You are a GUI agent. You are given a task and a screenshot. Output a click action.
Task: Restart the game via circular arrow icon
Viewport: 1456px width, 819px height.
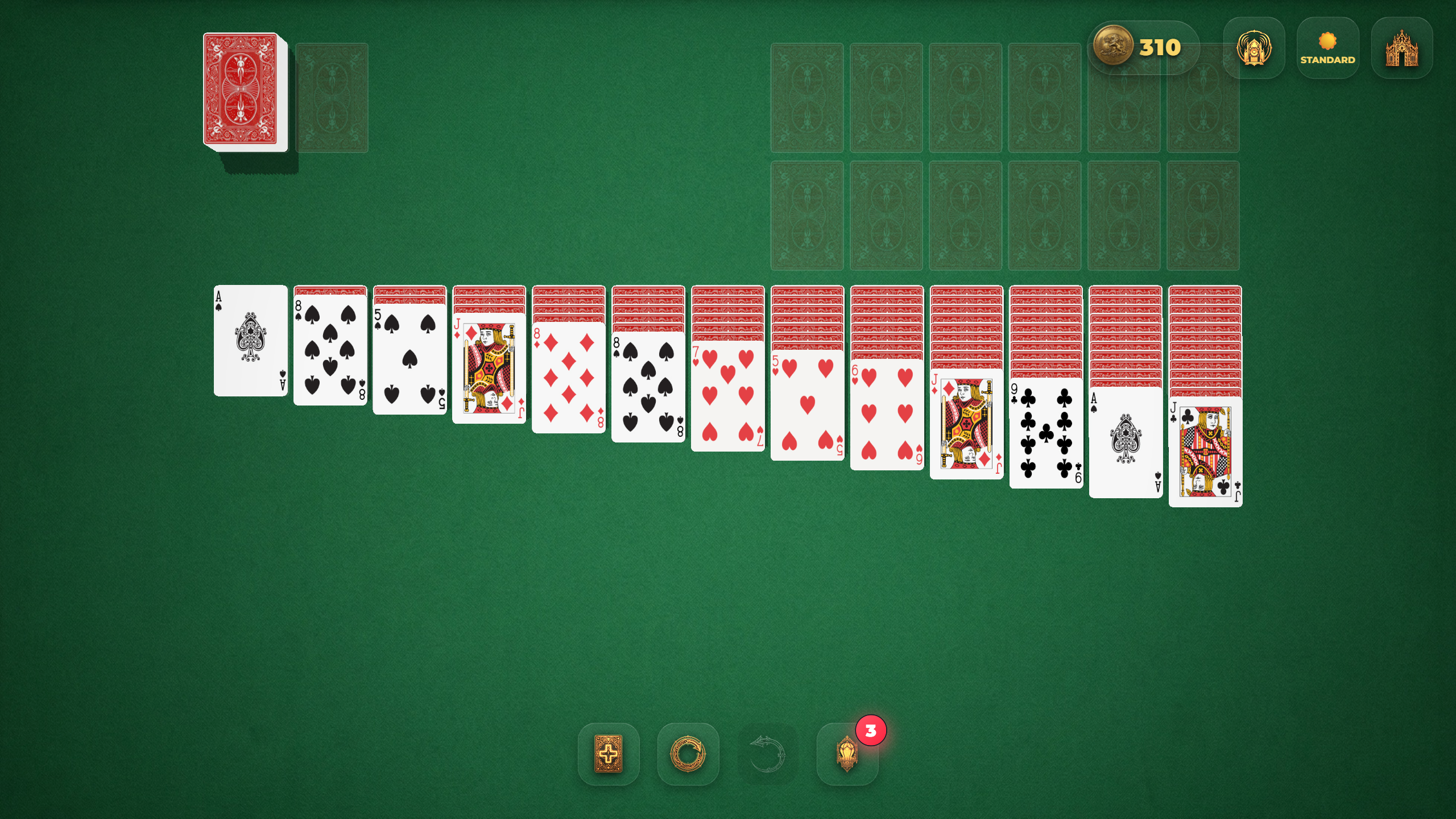coord(688,755)
